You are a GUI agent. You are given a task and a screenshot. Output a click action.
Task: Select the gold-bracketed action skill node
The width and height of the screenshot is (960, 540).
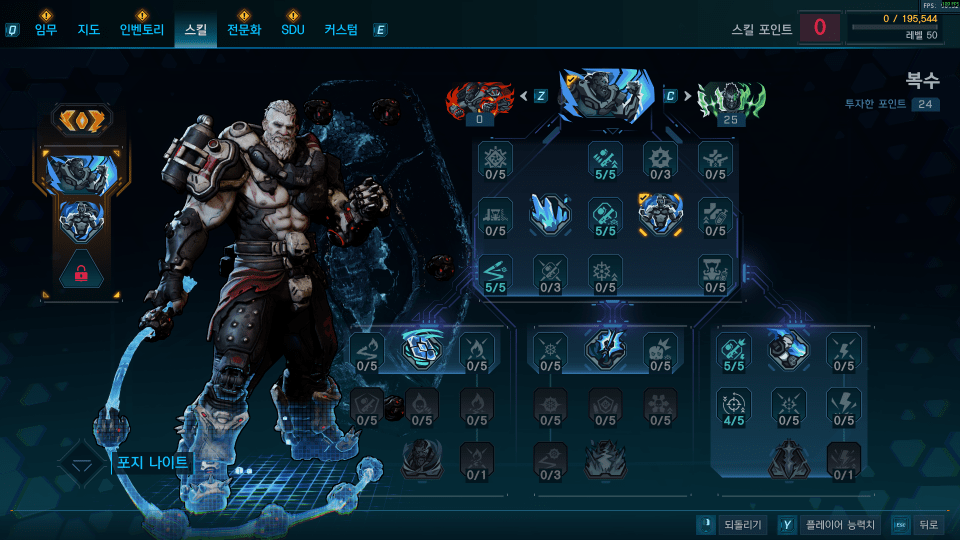[660, 212]
